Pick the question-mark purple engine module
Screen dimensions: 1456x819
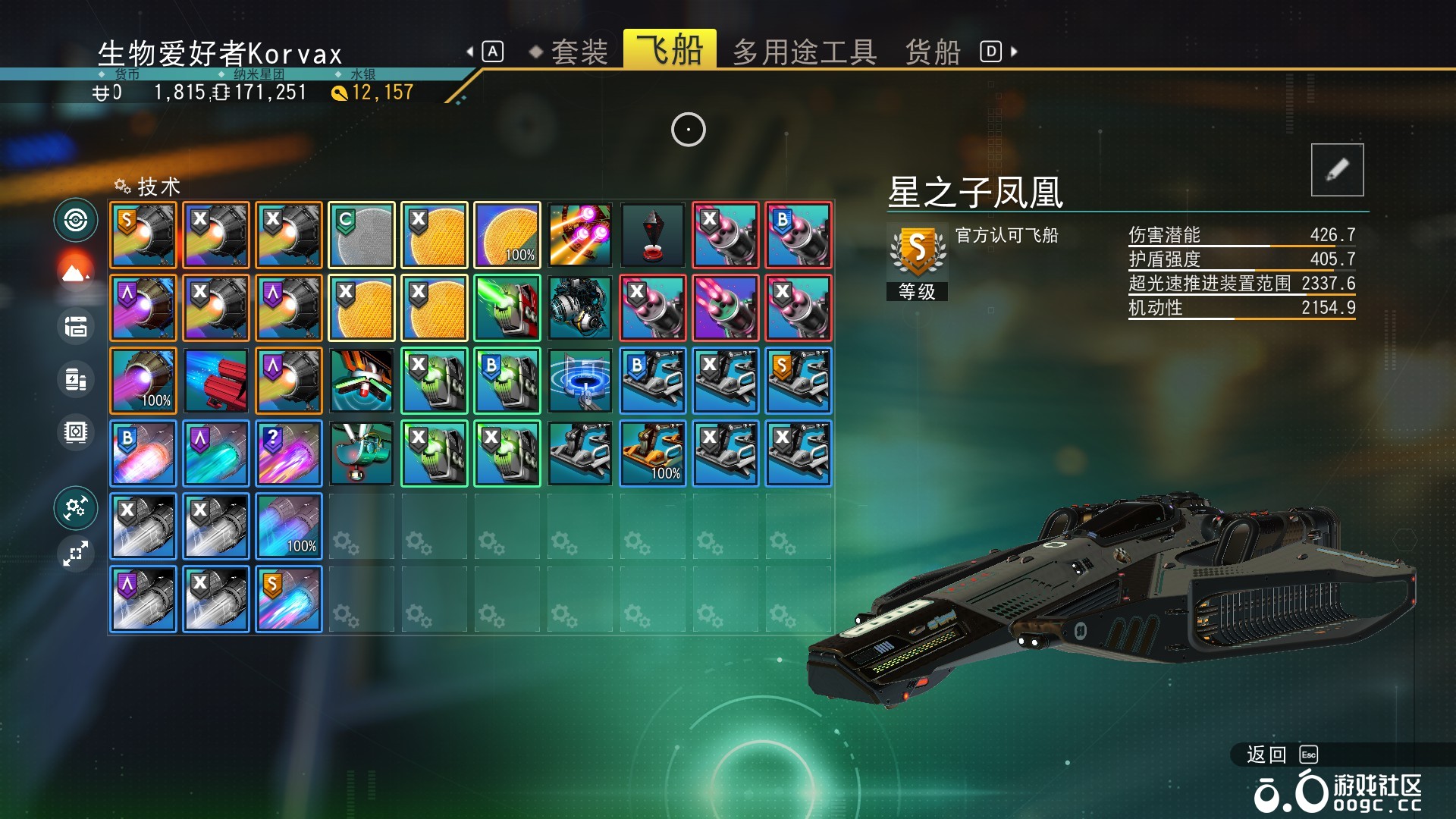289,453
